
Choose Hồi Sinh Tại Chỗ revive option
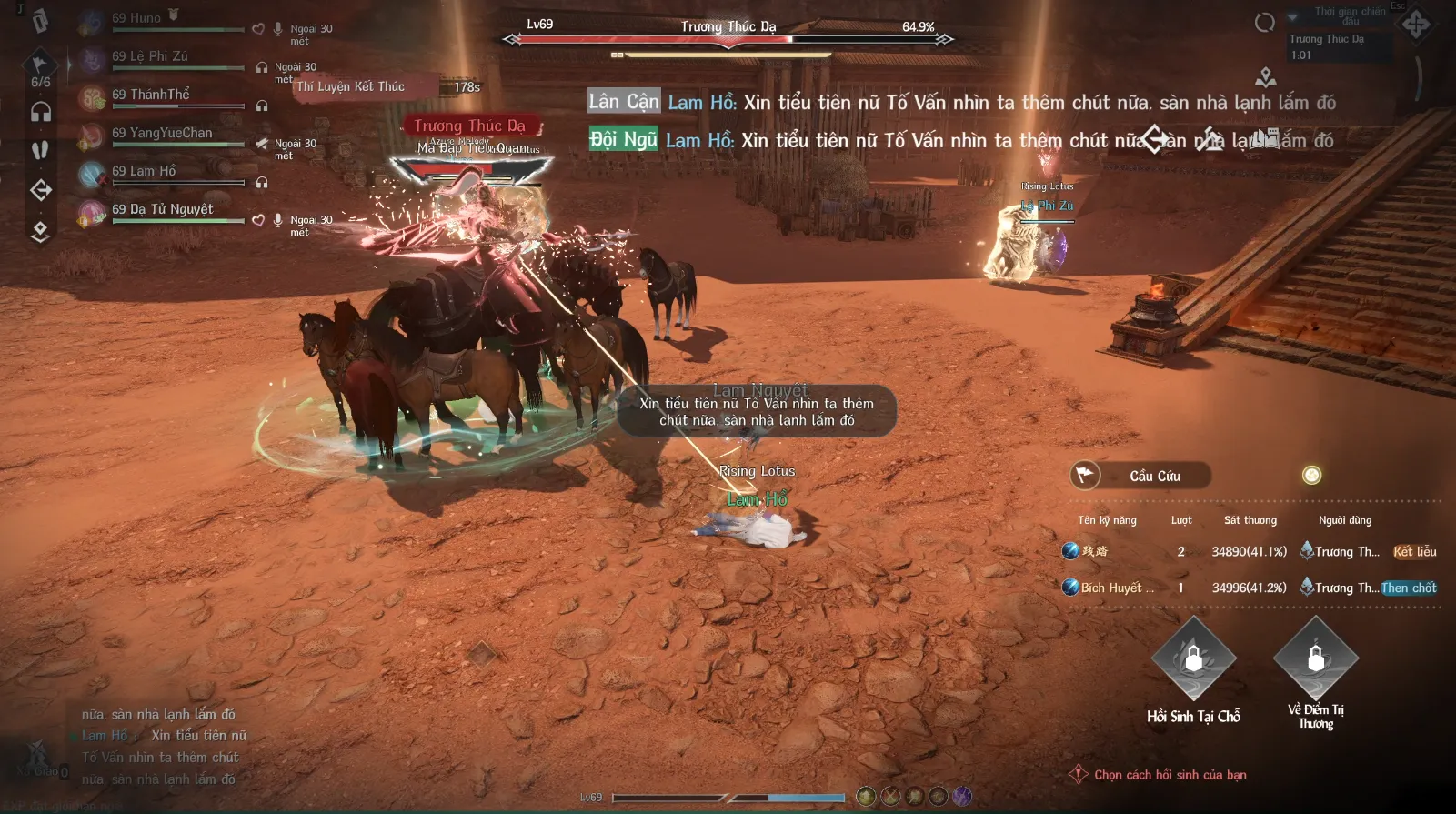[1193, 659]
